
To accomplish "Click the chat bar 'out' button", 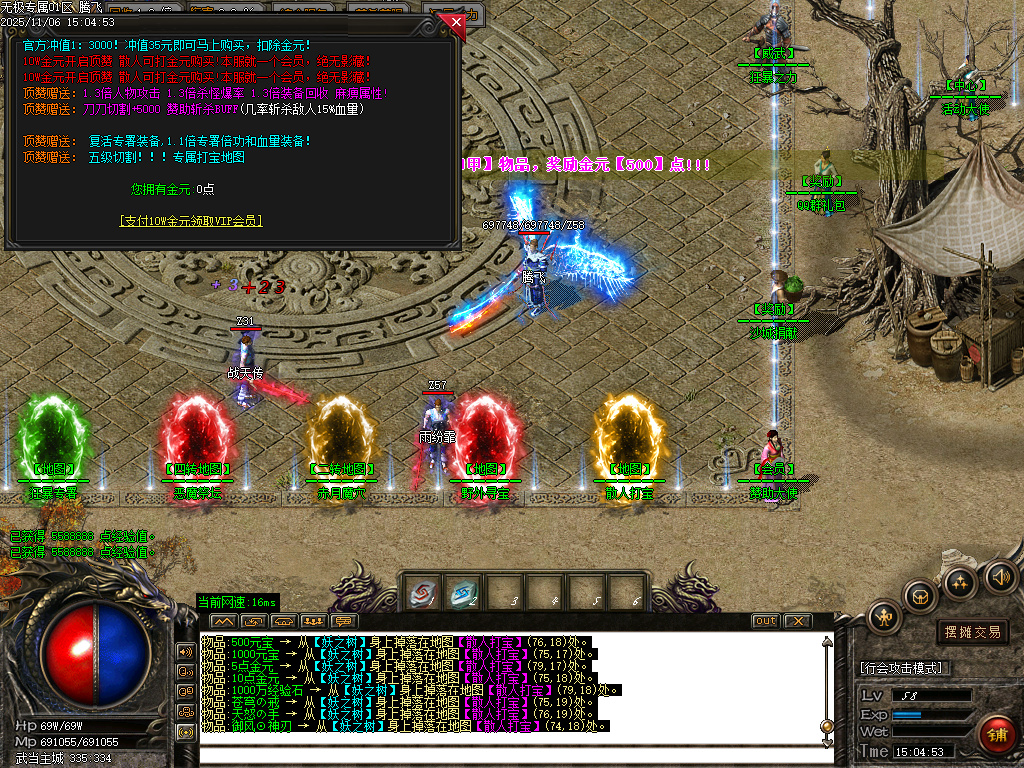I will (x=765, y=621).
